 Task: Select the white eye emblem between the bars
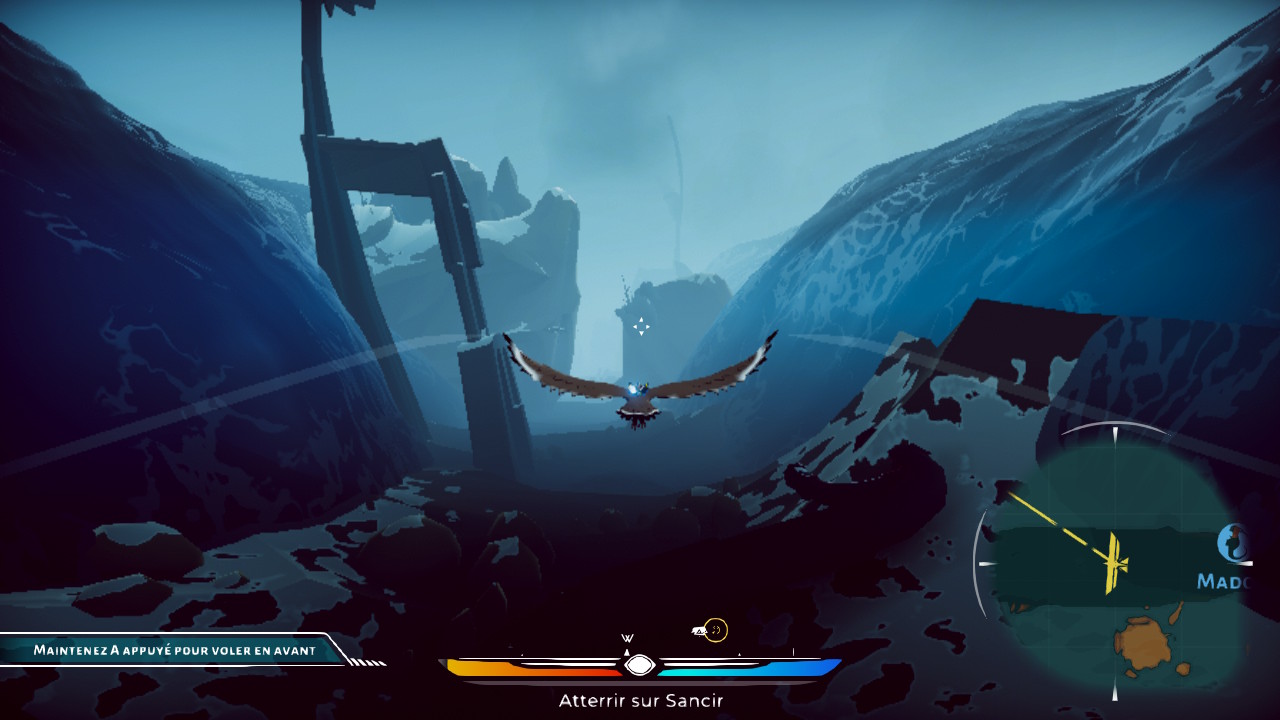coord(639,664)
